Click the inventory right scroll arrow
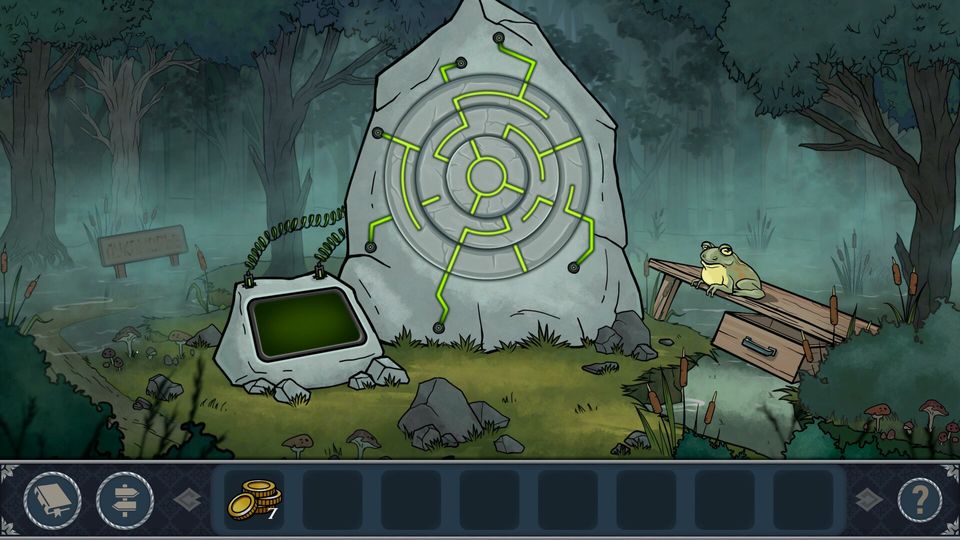The height and width of the screenshot is (540, 960). (866, 499)
